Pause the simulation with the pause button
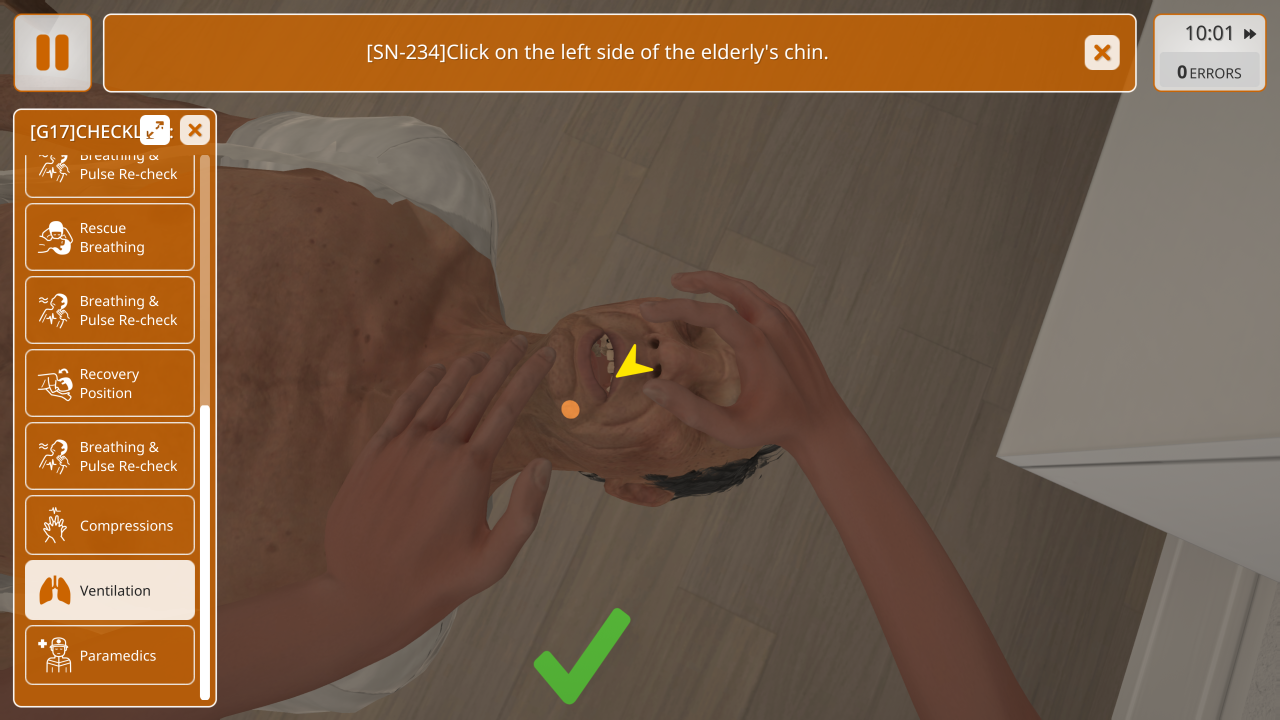Screen dimensions: 1280x720 point(52,53)
